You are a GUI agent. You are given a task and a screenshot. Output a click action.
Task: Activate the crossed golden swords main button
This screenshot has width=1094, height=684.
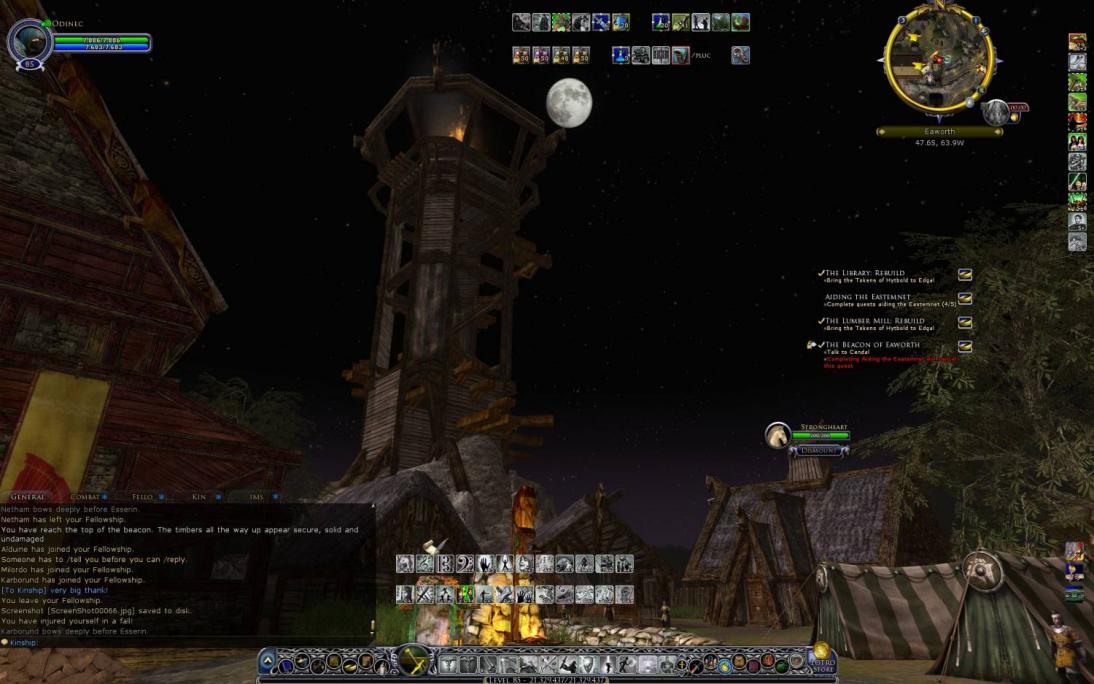[412, 661]
